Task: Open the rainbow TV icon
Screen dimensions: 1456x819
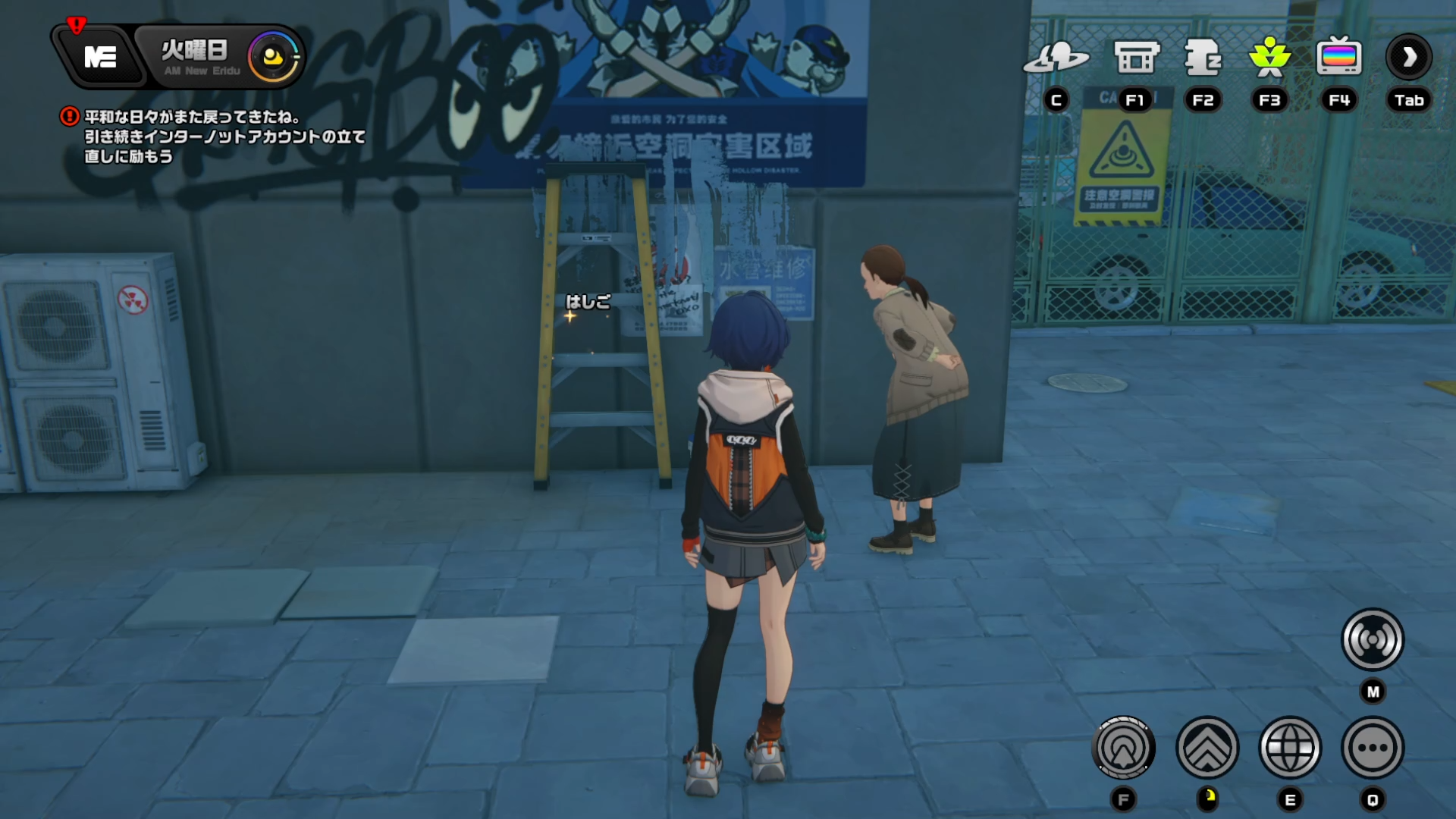Action: (x=1339, y=58)
